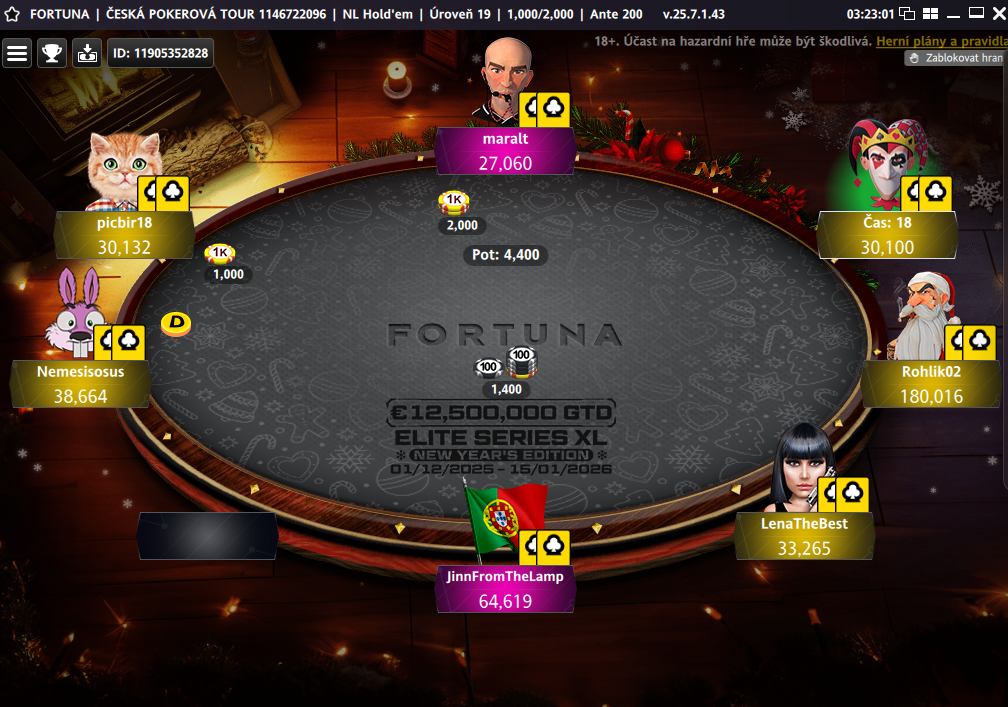
Task: Select JinnFromTheLamp's name panel
Action: coord(505,589)
